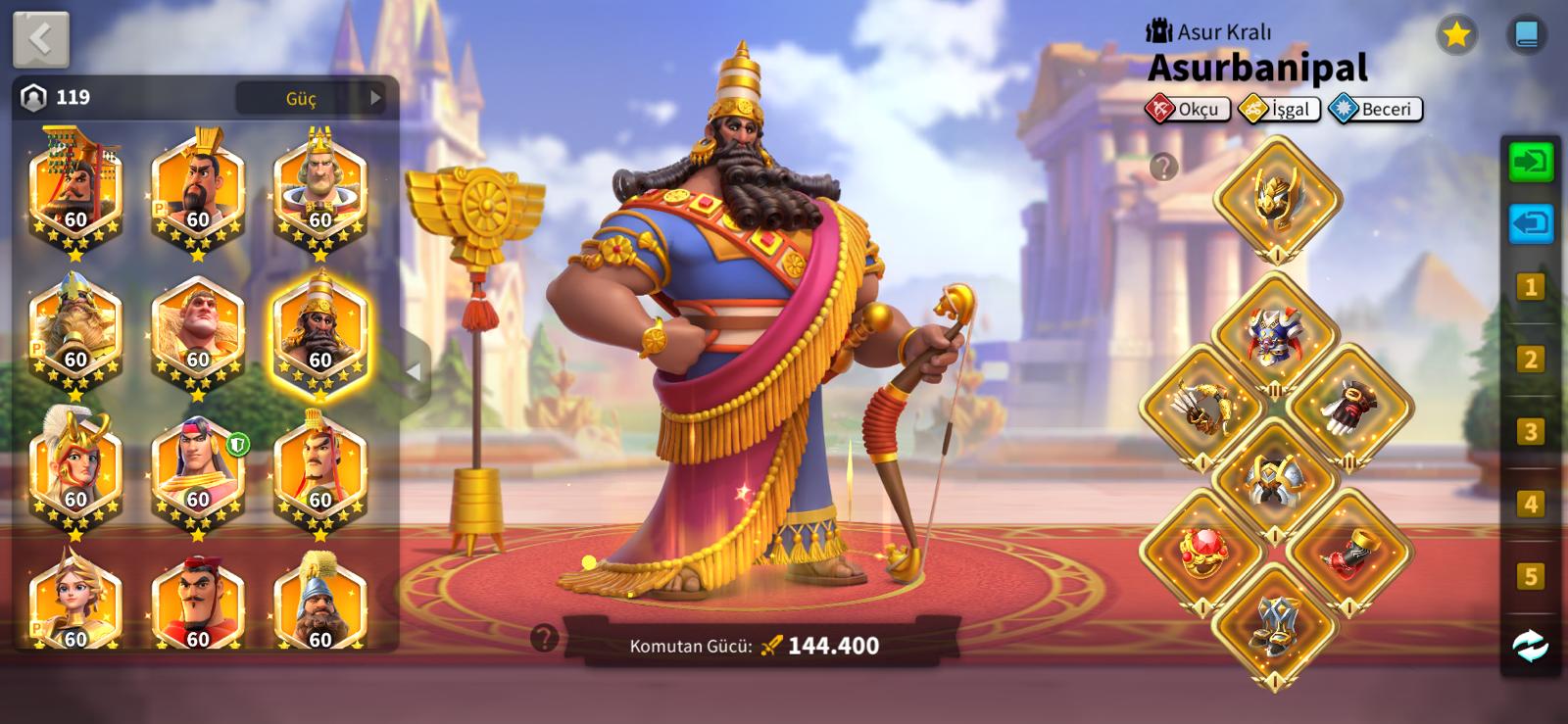Image resolution: width=1568 pixels, height=724 pixels.
Task: Mark commander with the gold star button
Action: (x=1456, y=35)
